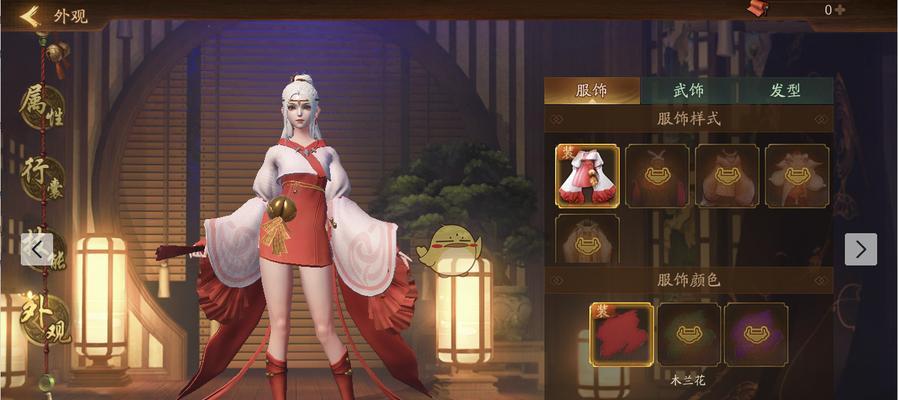The image size is (898, 400).
Task: Open the 属性 attributes side menu
Action: pos(42,106)
